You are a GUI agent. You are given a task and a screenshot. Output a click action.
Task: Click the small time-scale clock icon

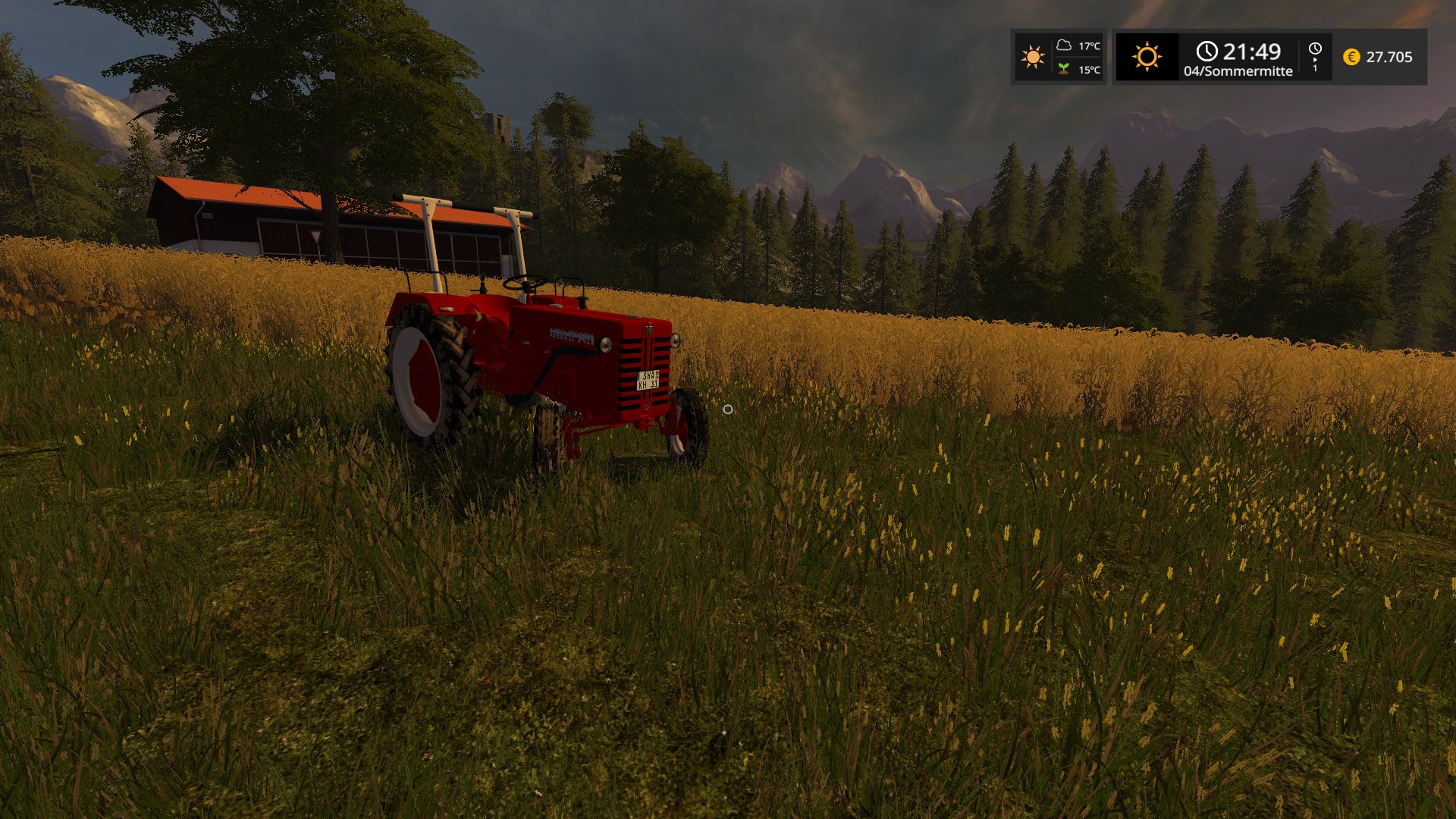click(1315, 49)
